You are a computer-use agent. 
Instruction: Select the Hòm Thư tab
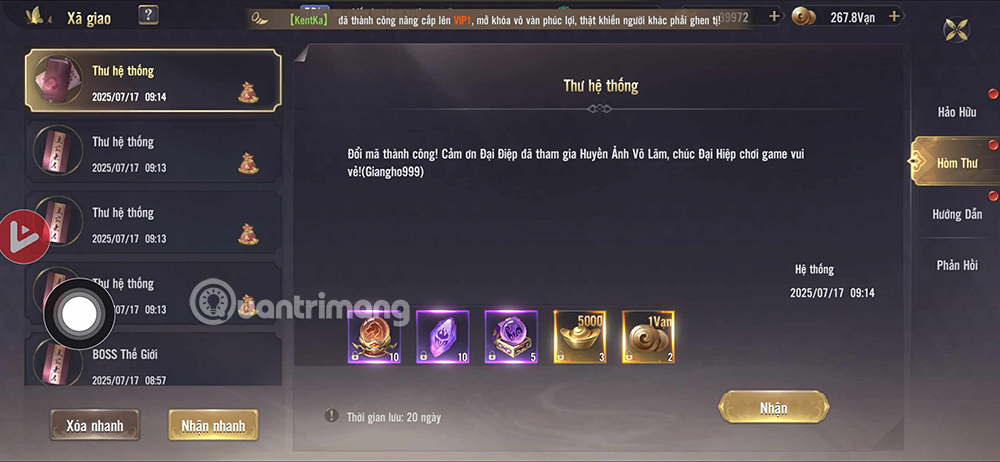[x=956, y=163]
